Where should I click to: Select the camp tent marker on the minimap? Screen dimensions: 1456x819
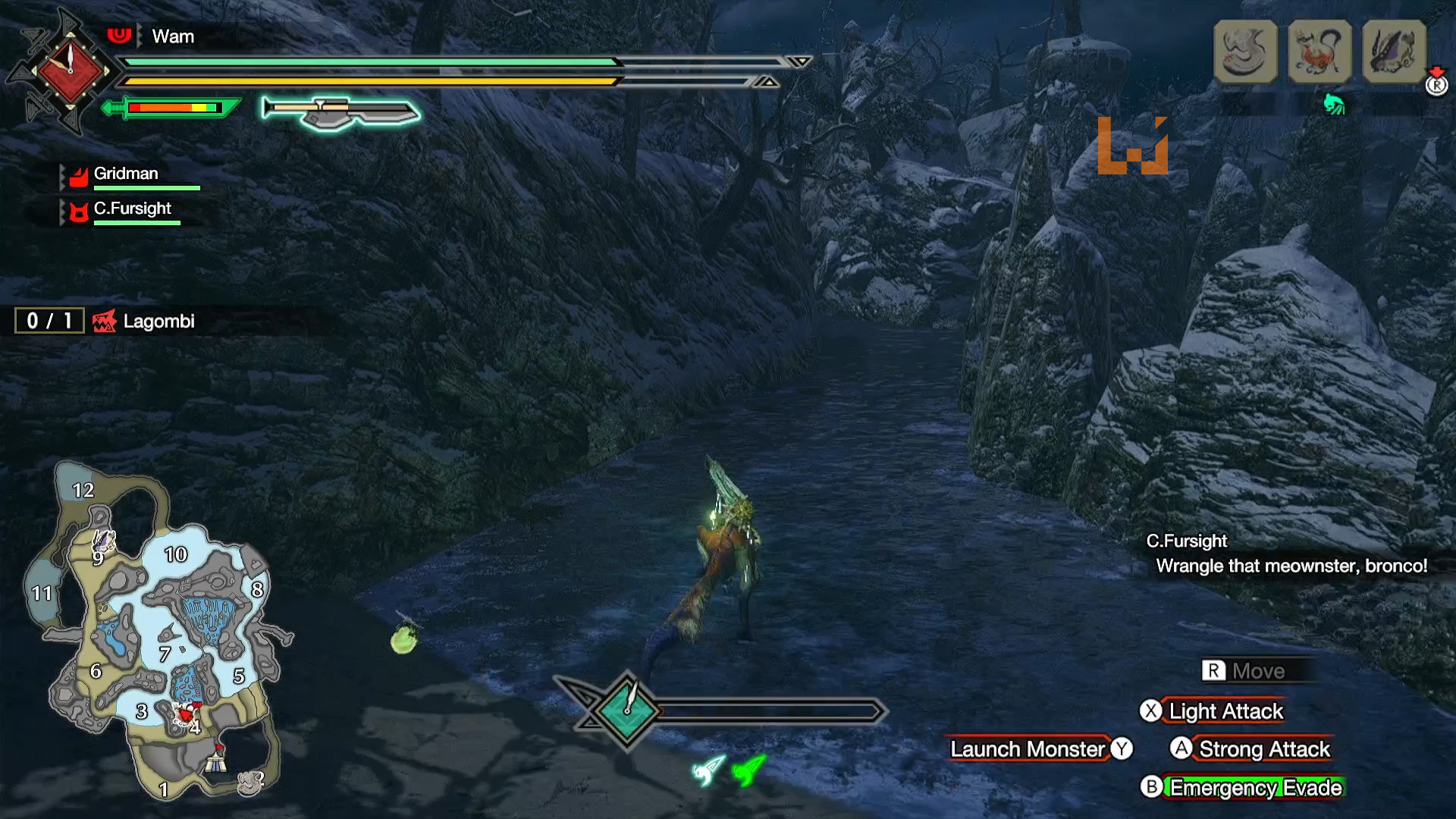[x=217, y=759]
